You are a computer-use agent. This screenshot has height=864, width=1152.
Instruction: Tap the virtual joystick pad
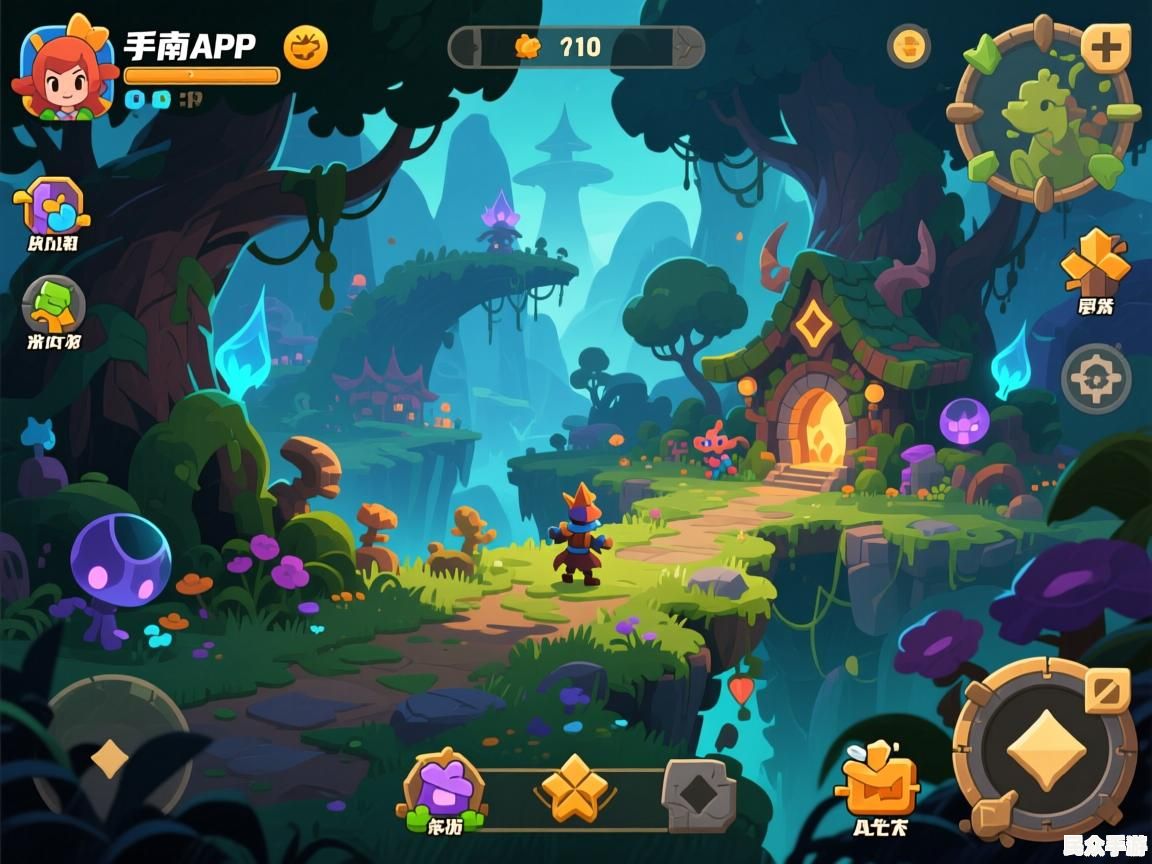tap(110, 758)
